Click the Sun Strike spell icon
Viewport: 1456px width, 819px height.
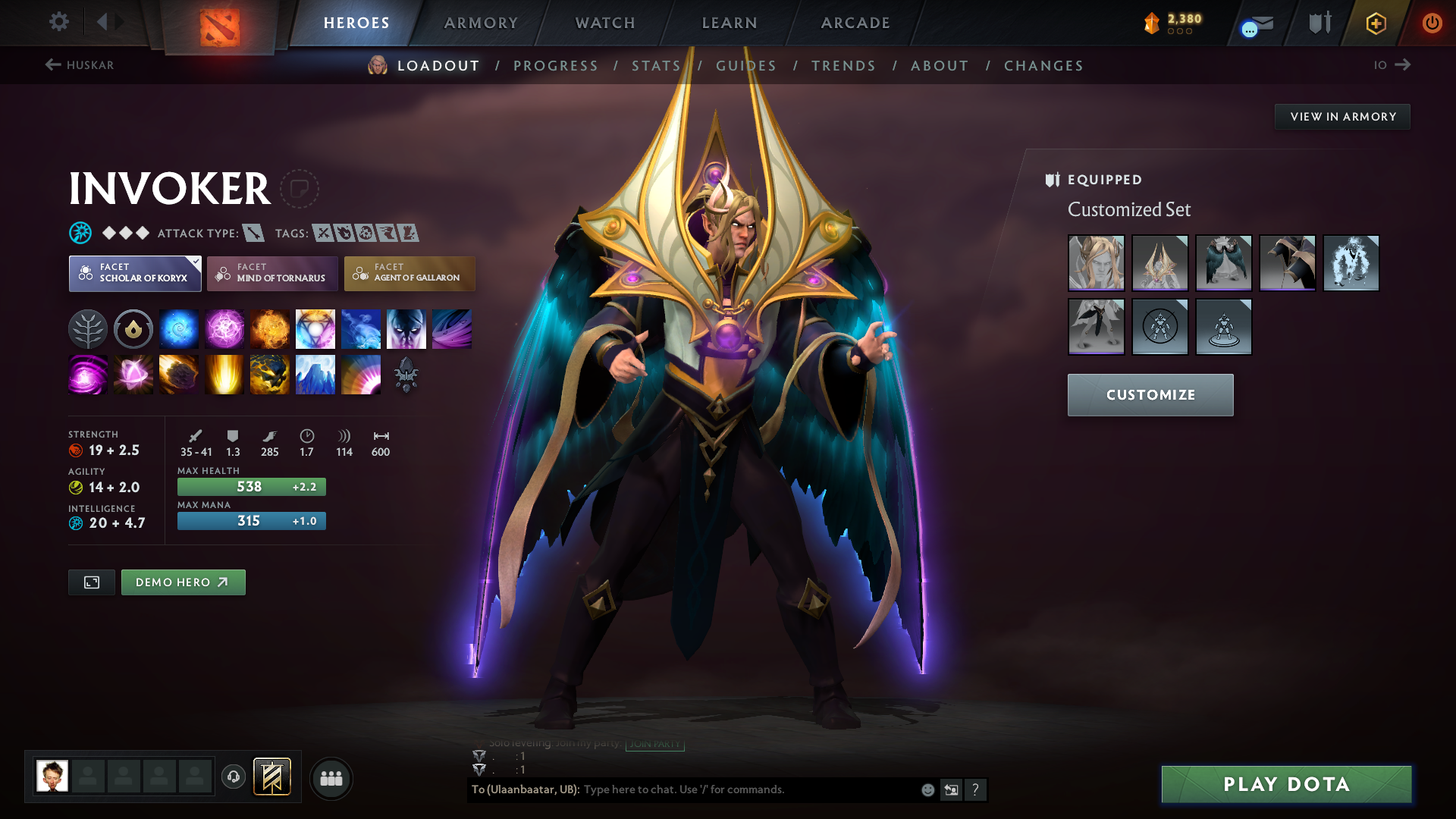[x=224, y=374]
